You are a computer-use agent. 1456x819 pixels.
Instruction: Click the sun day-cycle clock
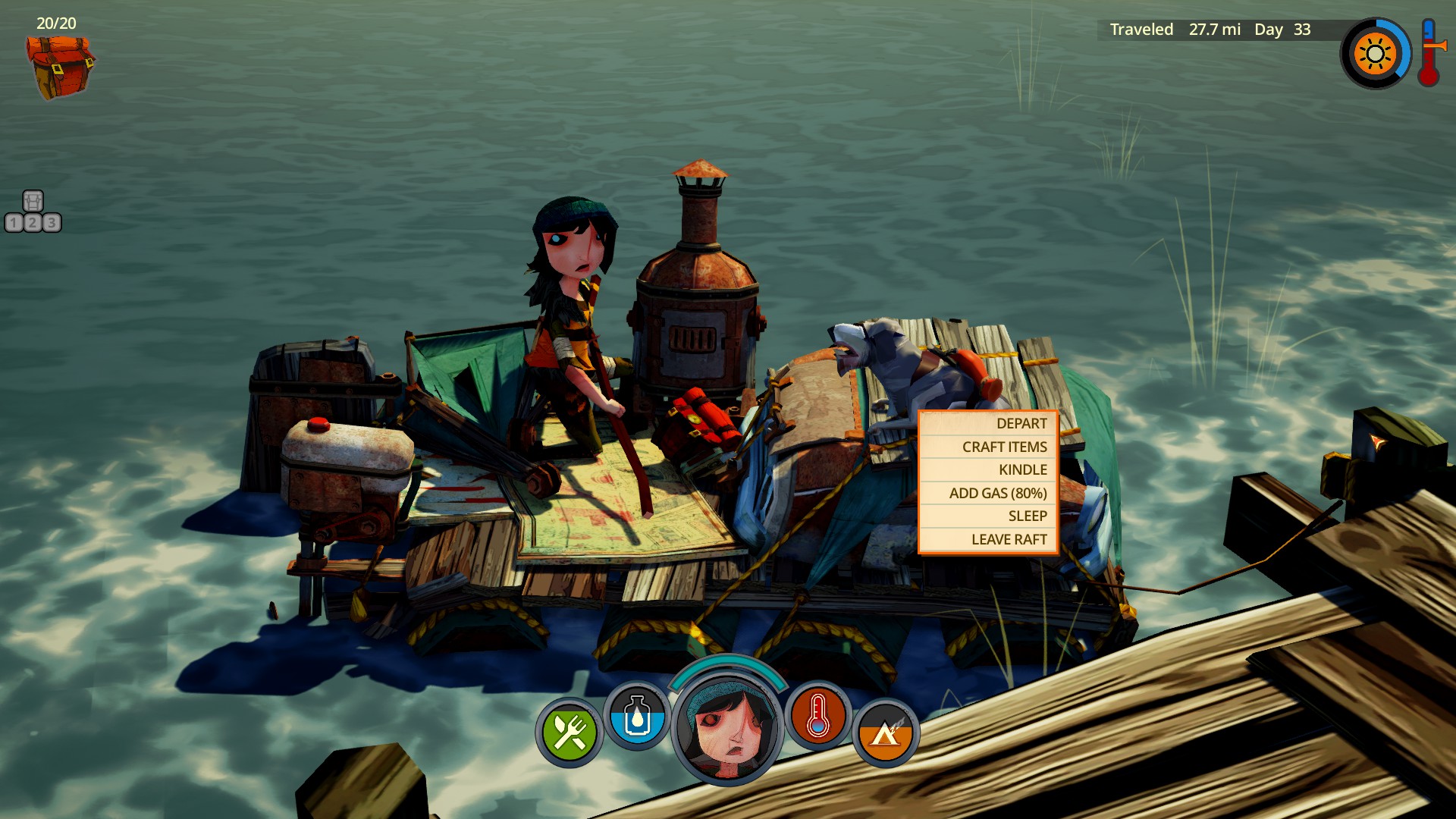(1374, 54)
